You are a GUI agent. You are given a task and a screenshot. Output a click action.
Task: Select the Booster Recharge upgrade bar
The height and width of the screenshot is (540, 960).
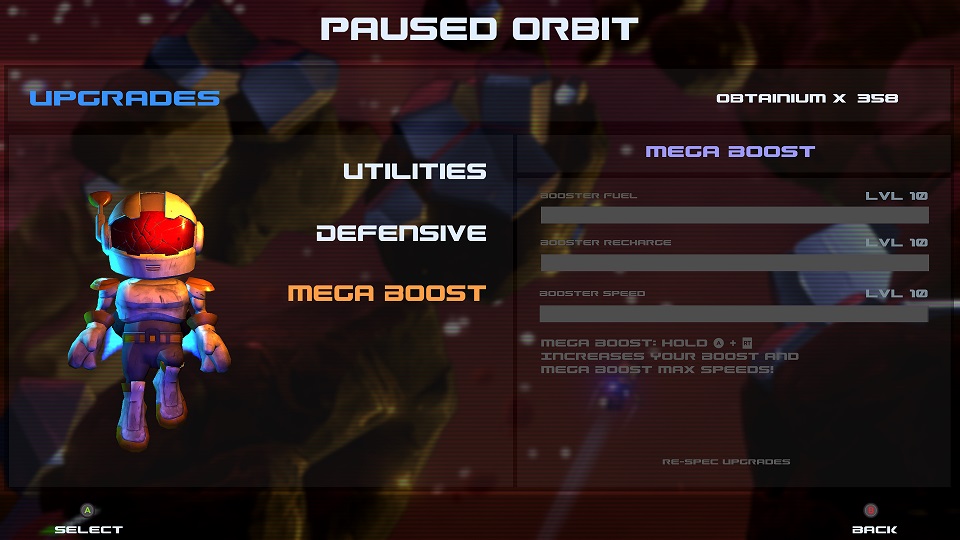pyautogui.click(x=734, y=263)
